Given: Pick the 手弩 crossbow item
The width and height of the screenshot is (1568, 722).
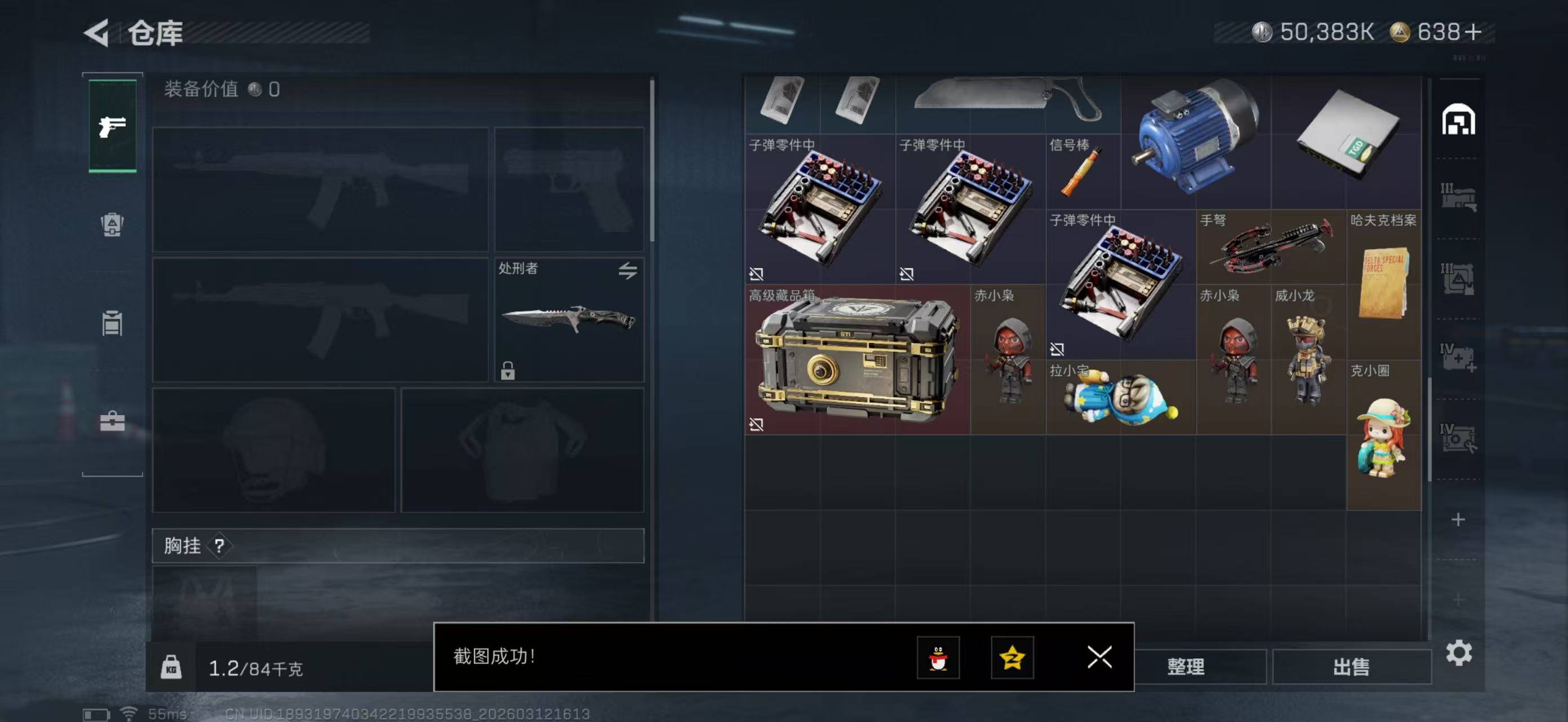Looking at the screenshot, I should tap(1270, 246).
